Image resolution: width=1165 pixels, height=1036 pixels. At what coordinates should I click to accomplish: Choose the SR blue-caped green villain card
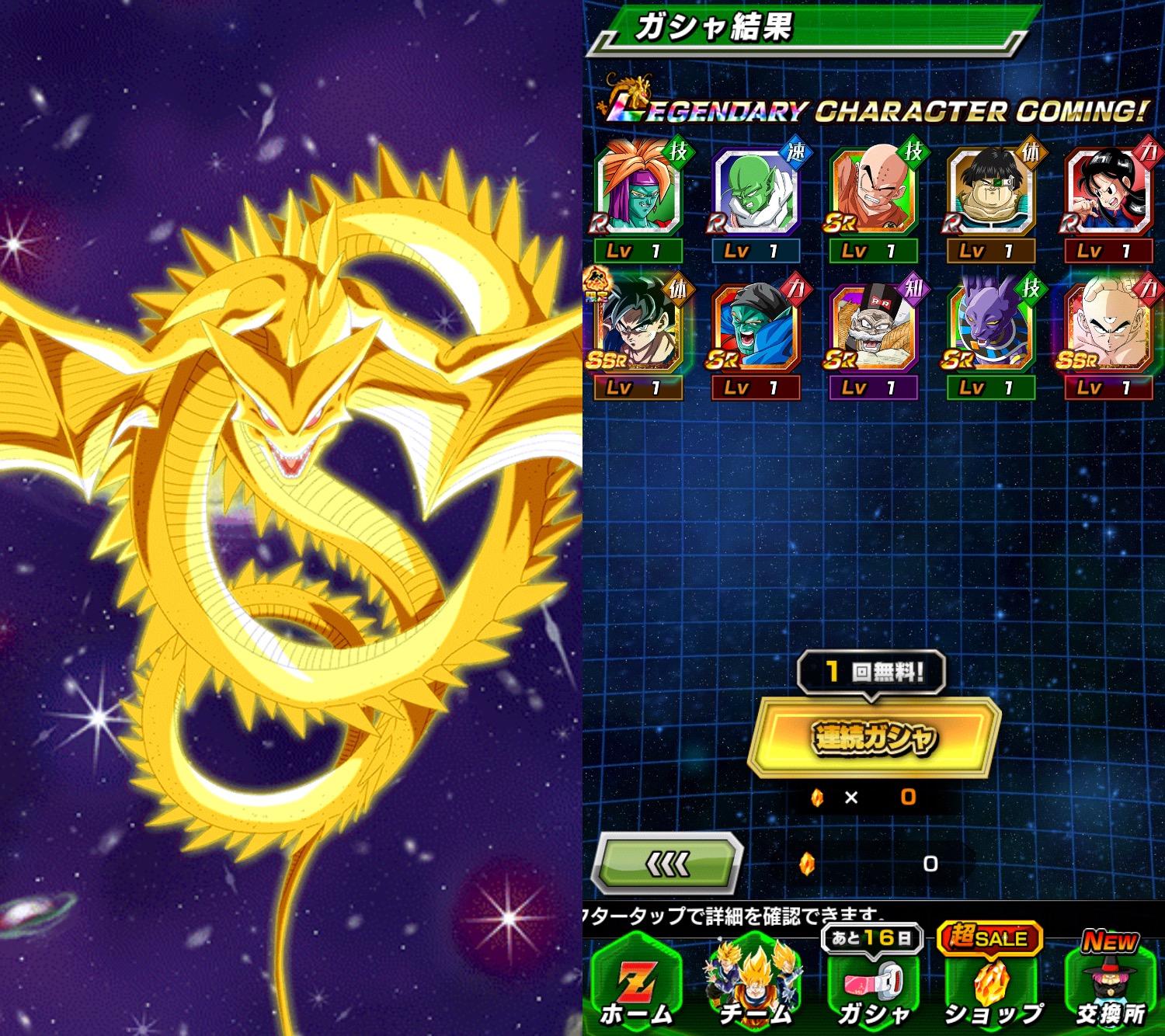(x=755, y=329)
